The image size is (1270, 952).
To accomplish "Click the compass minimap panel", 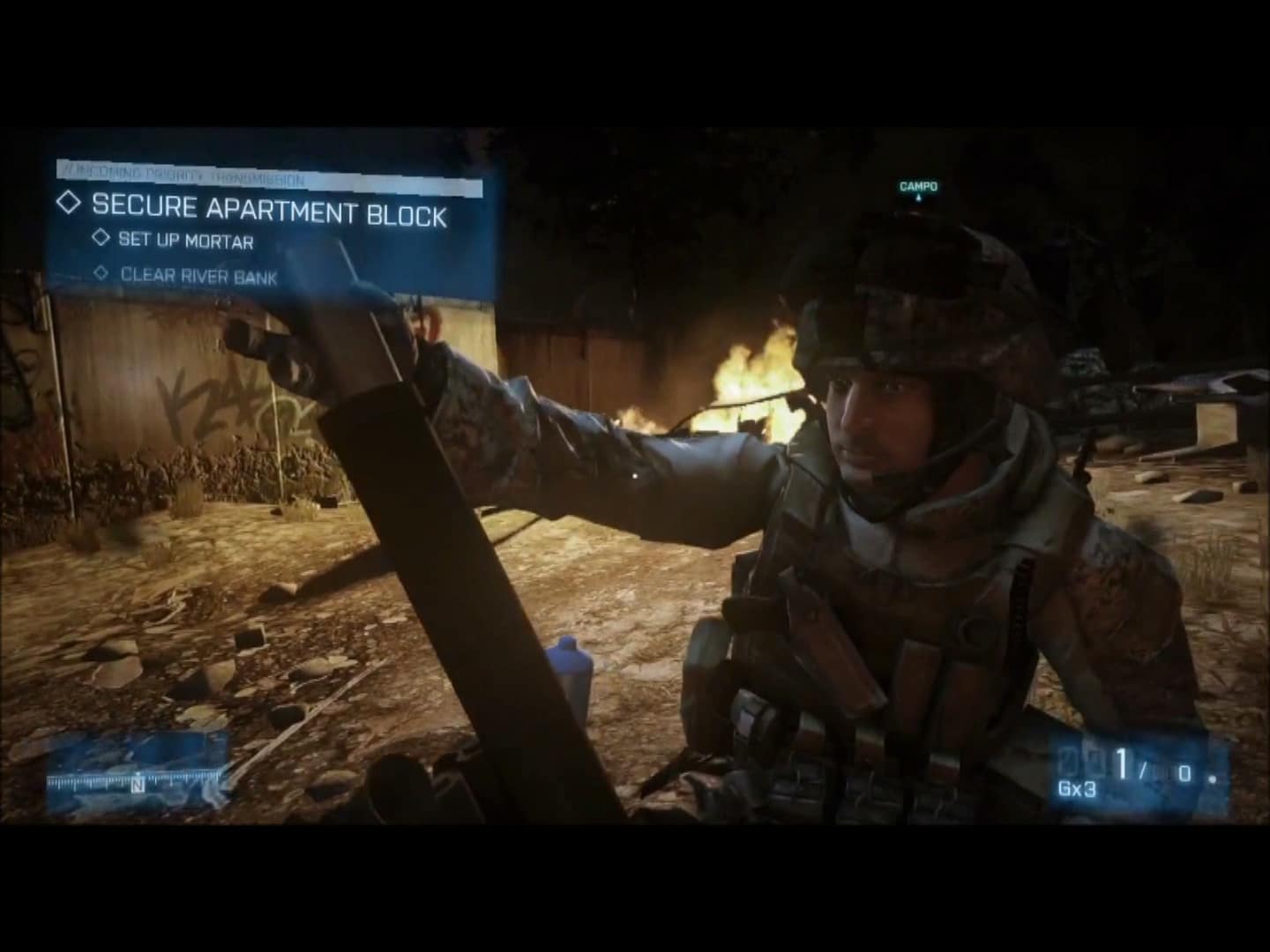I will [138, 773].
